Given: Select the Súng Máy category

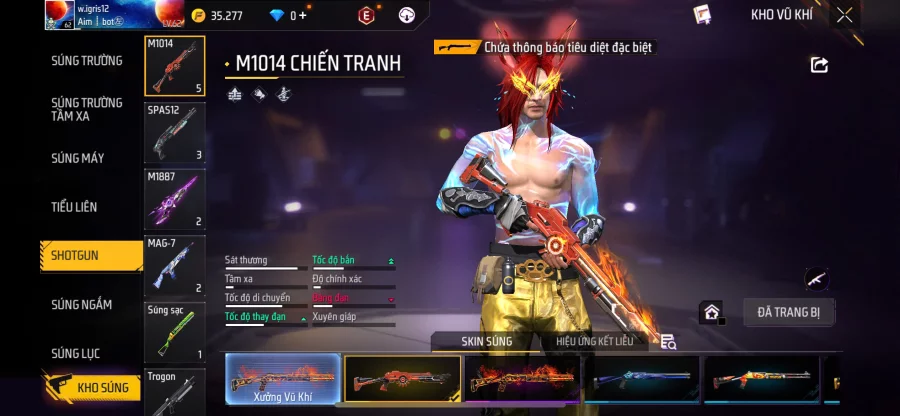Looking at the screenshot, I should point(78,158).
